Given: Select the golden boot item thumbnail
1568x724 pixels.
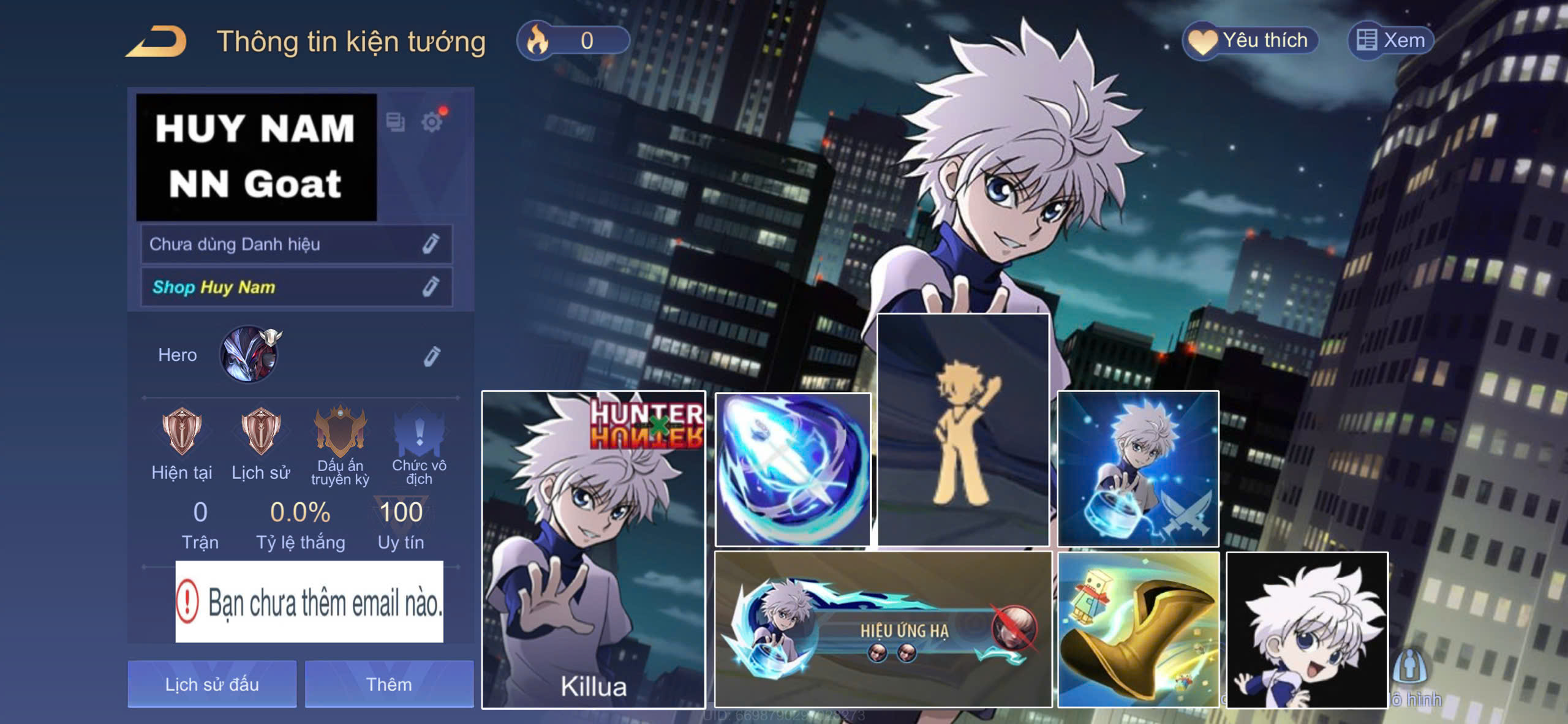Looking at the screenshot, I should pos(1138,628).
